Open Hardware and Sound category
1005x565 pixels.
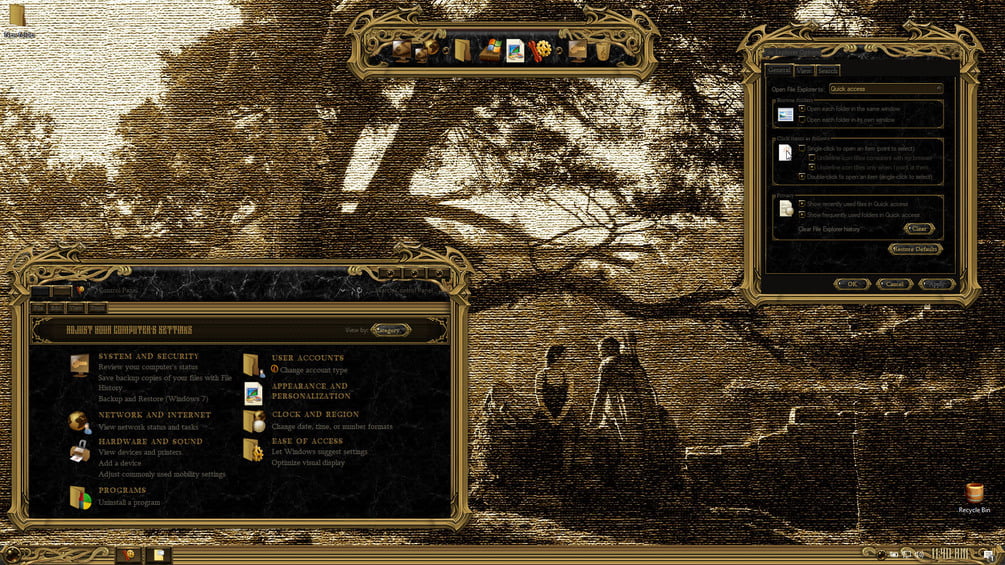click(x=150, y=441)
